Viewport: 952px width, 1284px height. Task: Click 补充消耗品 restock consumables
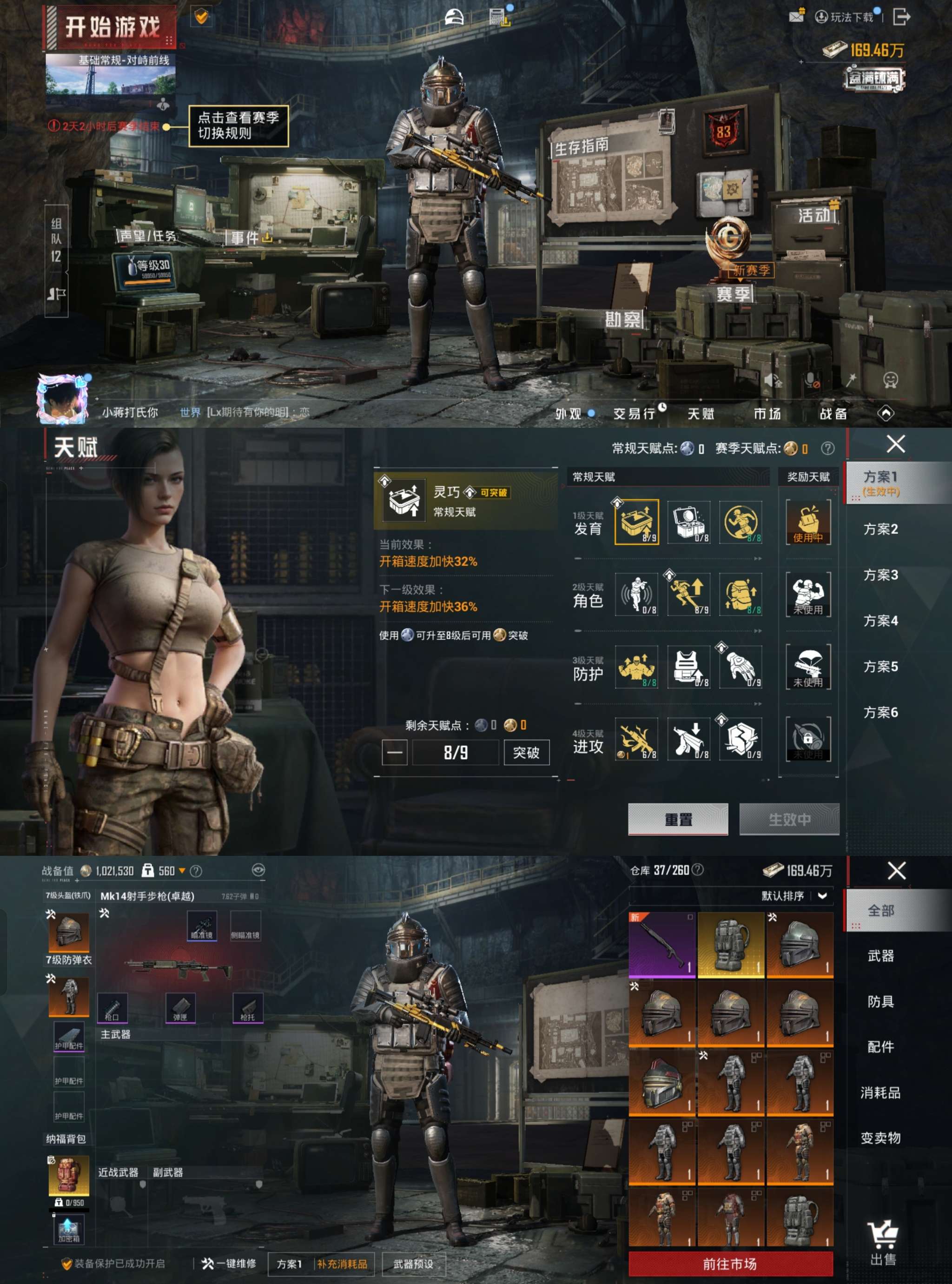(x=342, y=1264)
